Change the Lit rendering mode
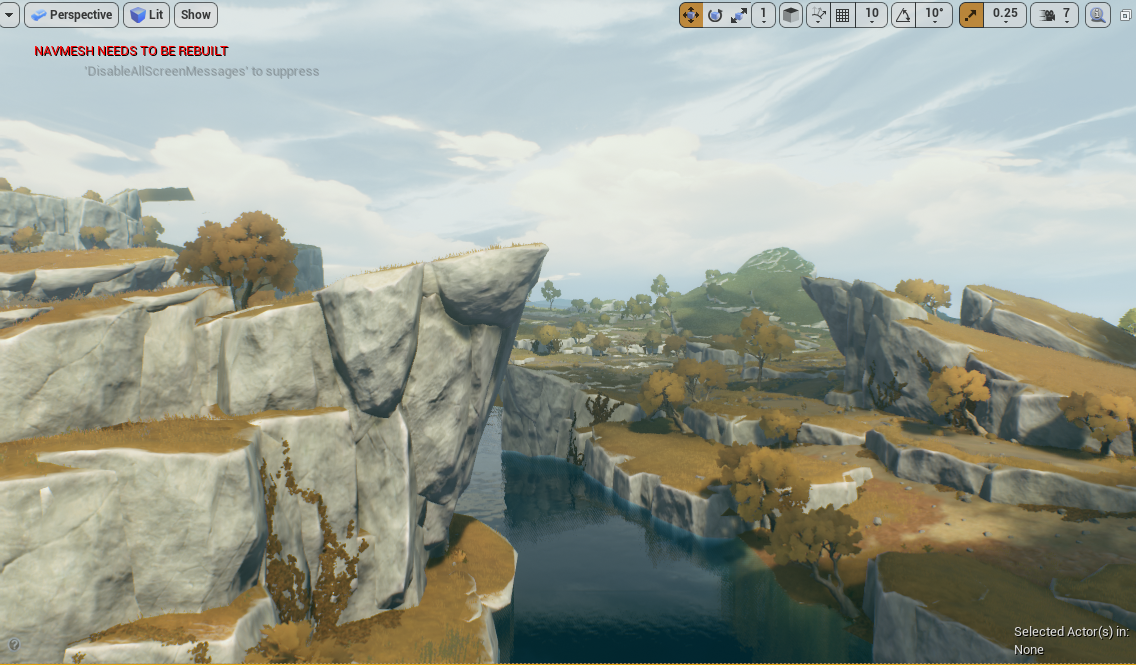Viewport: 1136px width, 665px height. 147,15
